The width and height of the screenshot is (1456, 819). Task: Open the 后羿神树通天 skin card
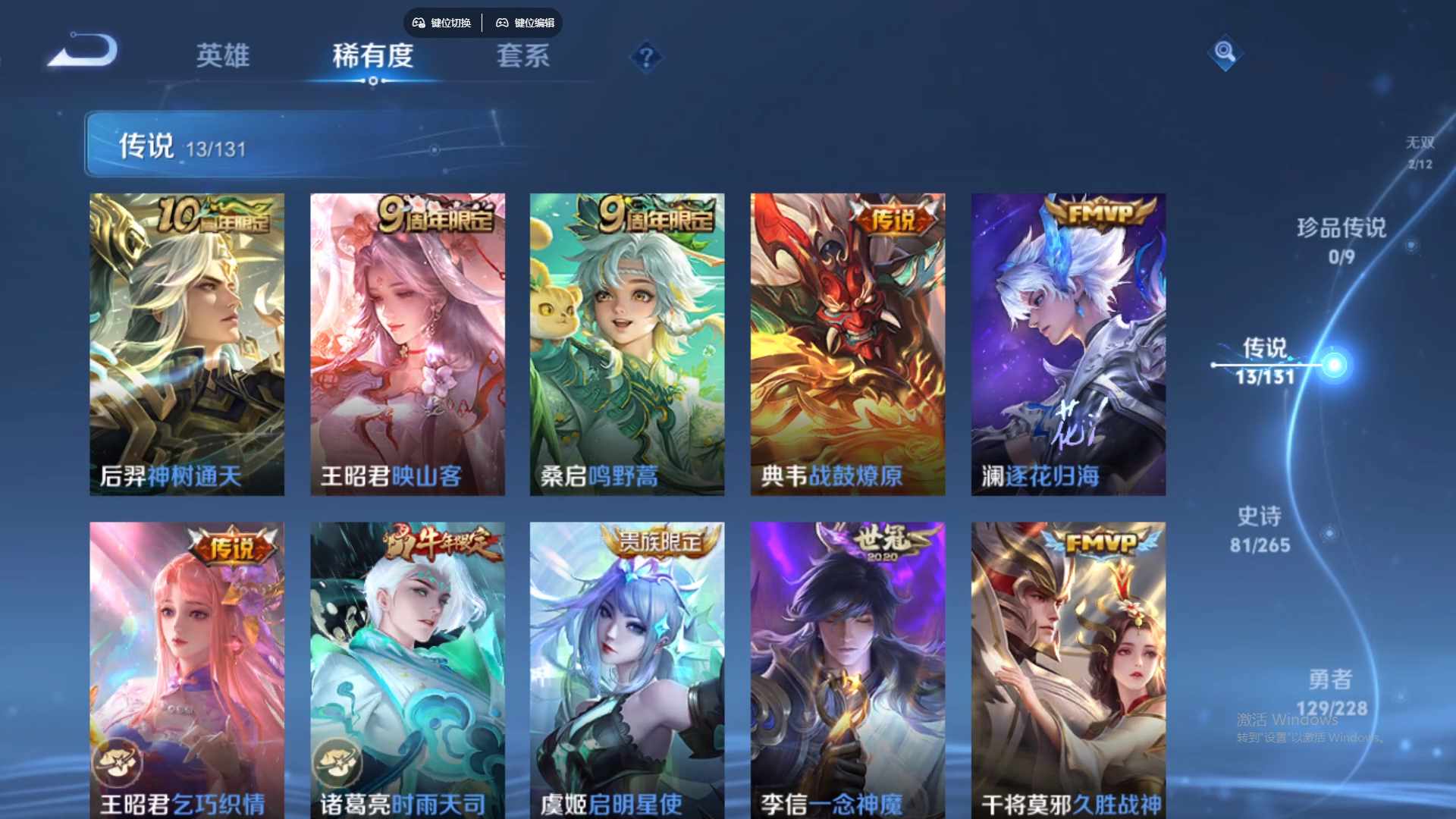(187, 341)
